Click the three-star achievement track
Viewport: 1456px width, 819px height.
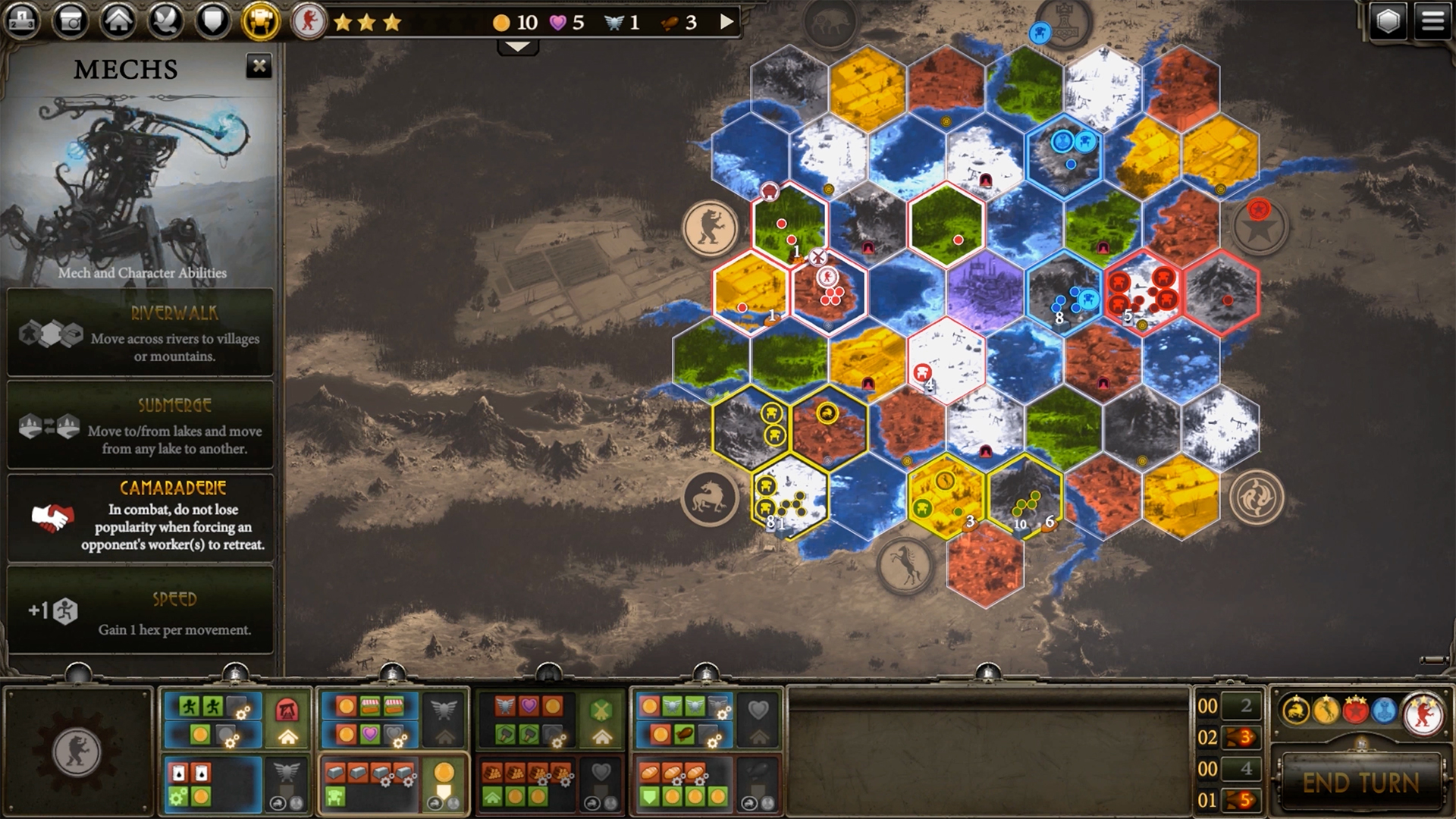(369, 22)
